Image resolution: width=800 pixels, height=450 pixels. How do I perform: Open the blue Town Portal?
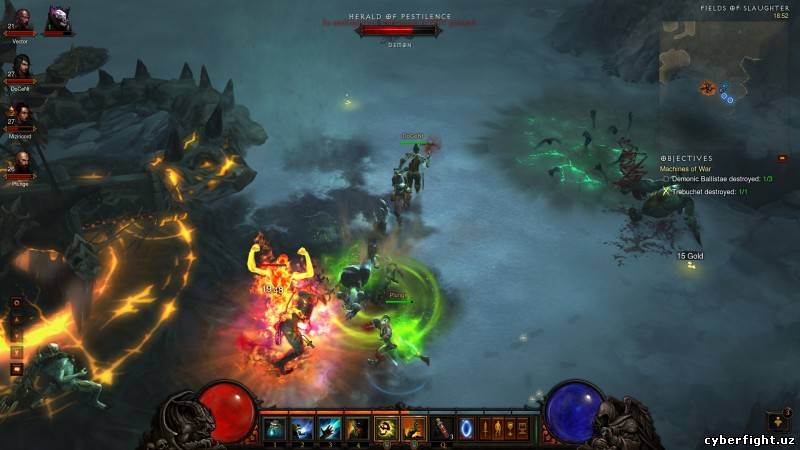(x=465, y=429)
